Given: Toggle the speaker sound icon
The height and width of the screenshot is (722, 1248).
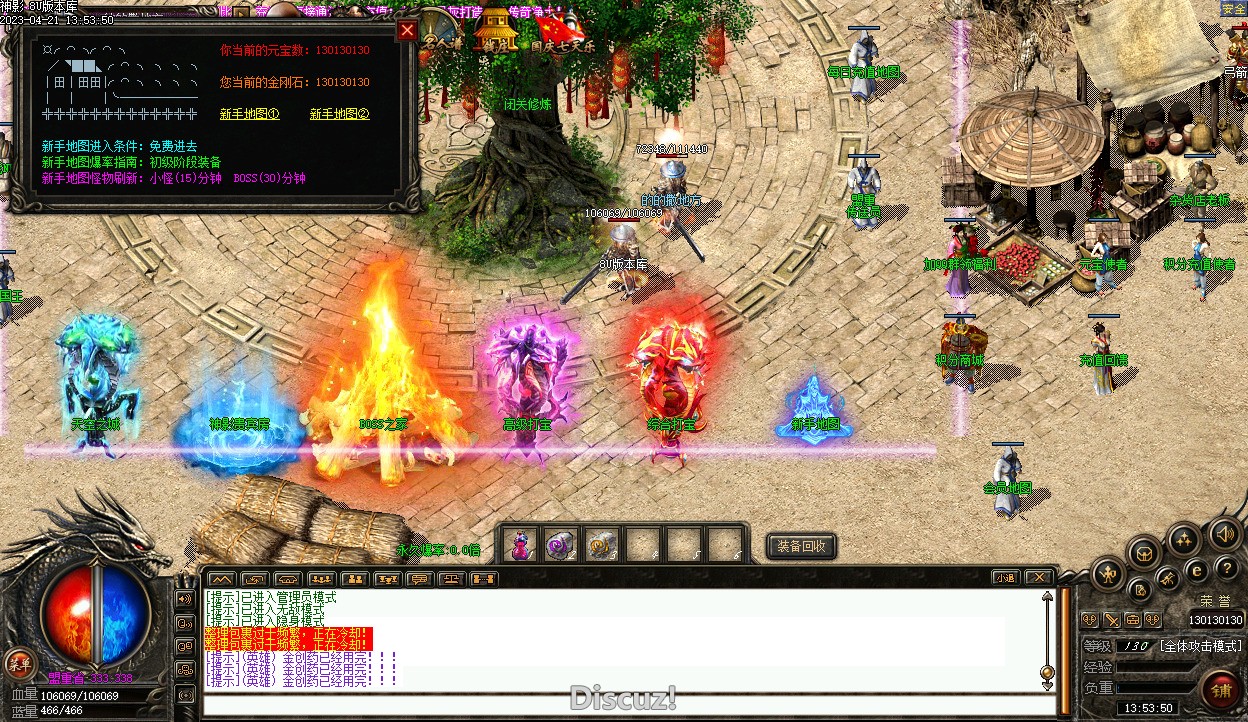Looking at the screenshot, I should tap(1225, 534).
